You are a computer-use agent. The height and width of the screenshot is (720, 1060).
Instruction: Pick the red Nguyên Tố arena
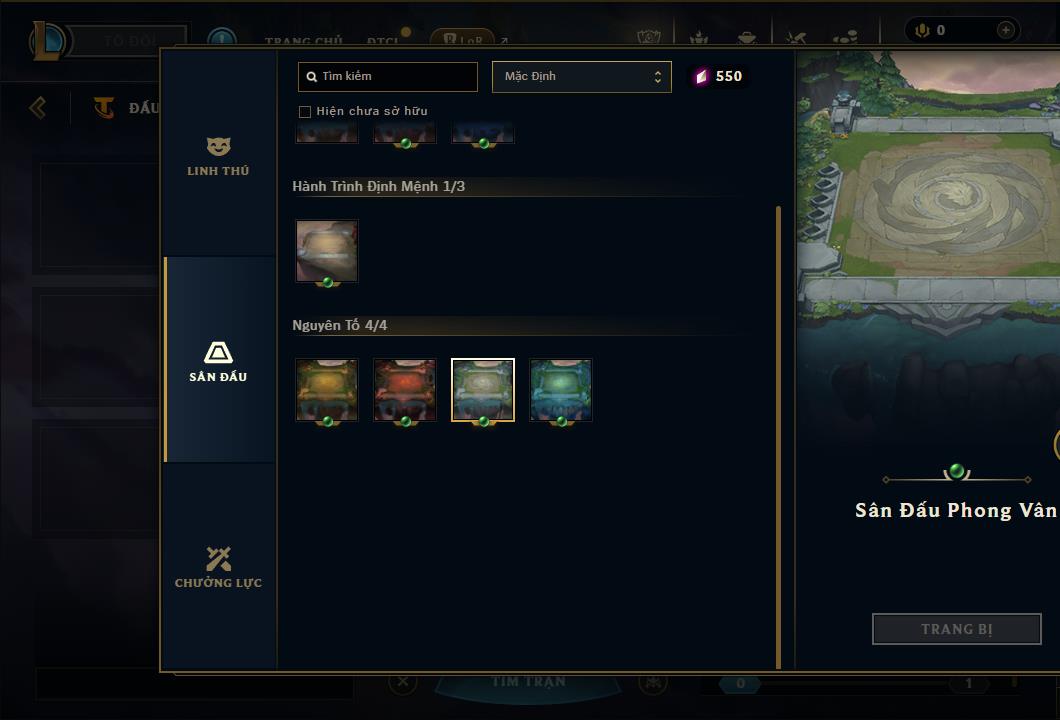coord(405,390)
